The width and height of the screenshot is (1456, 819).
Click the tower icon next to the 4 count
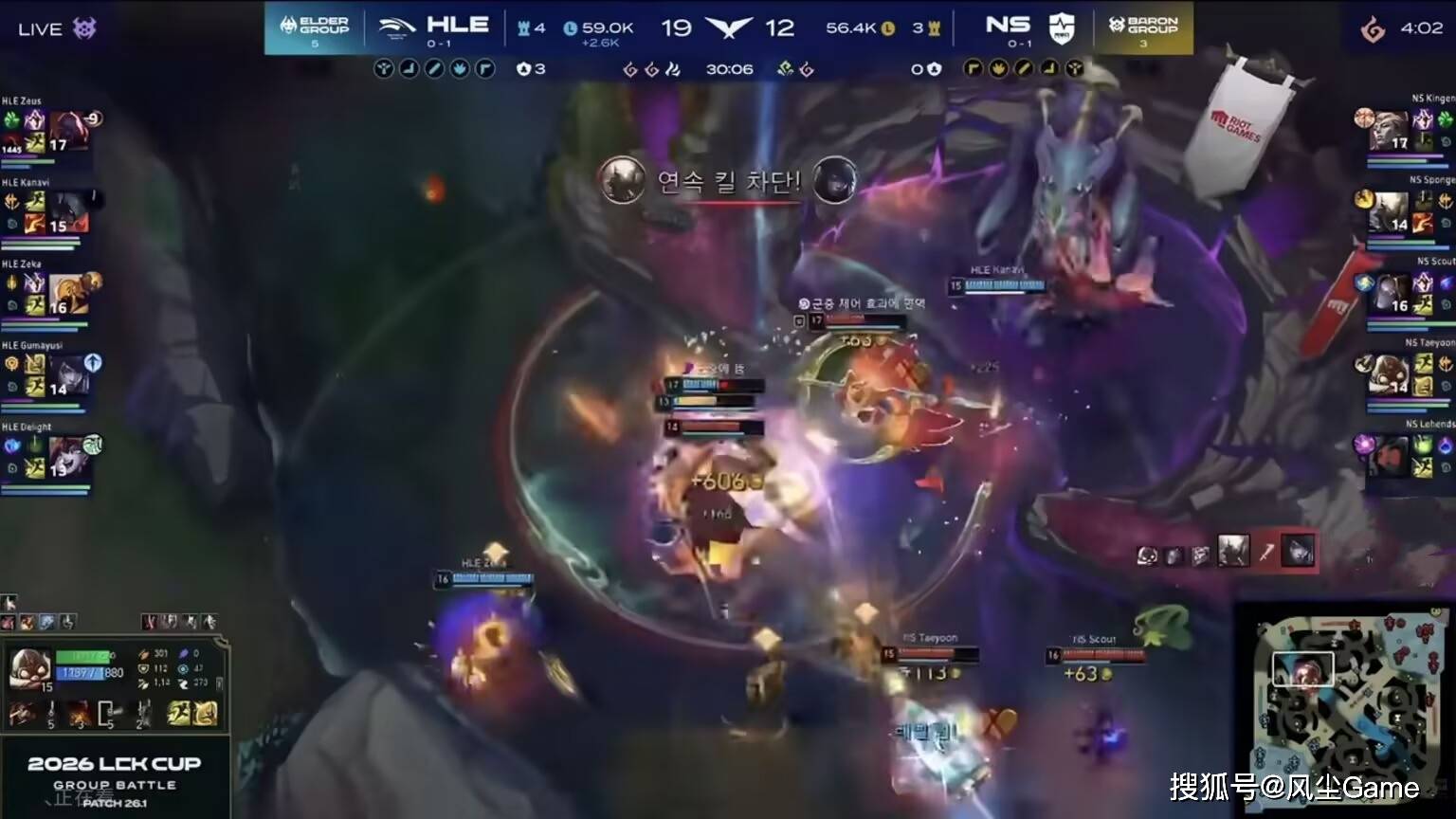tap(522, 27)
